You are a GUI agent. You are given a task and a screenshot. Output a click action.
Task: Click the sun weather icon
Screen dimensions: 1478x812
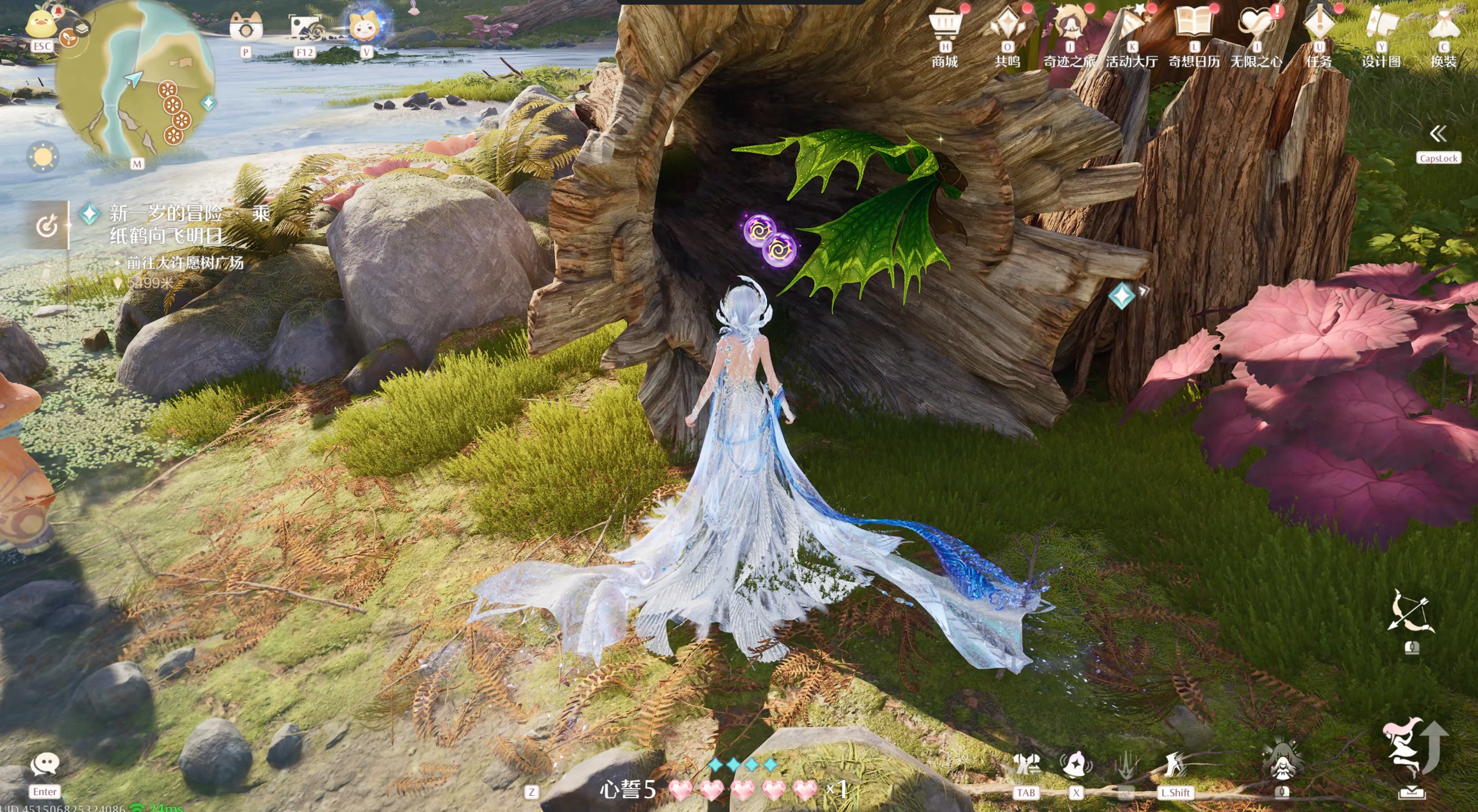click(43, 157)
